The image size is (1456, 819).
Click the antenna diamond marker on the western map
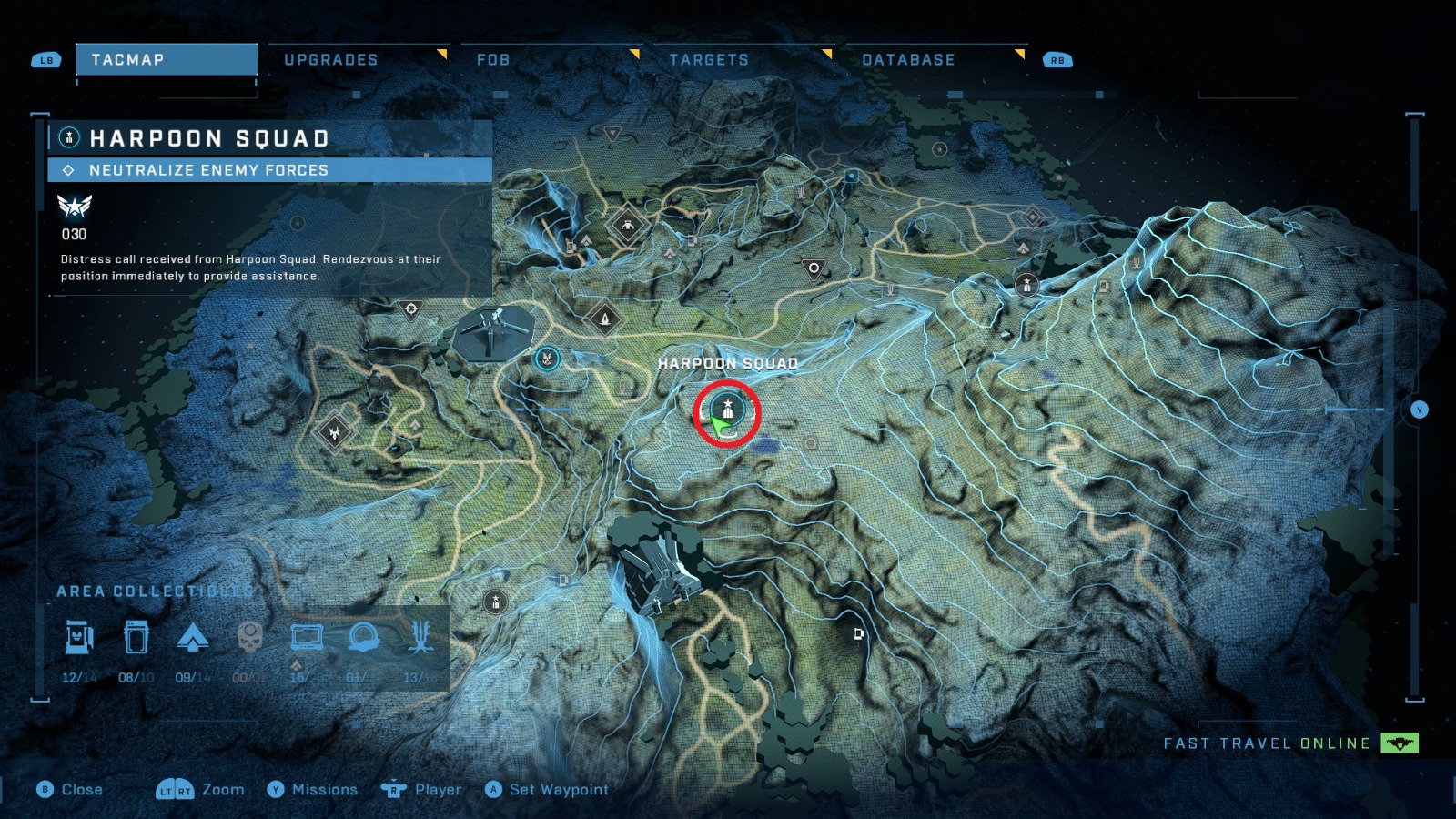[x=335, y=434]
